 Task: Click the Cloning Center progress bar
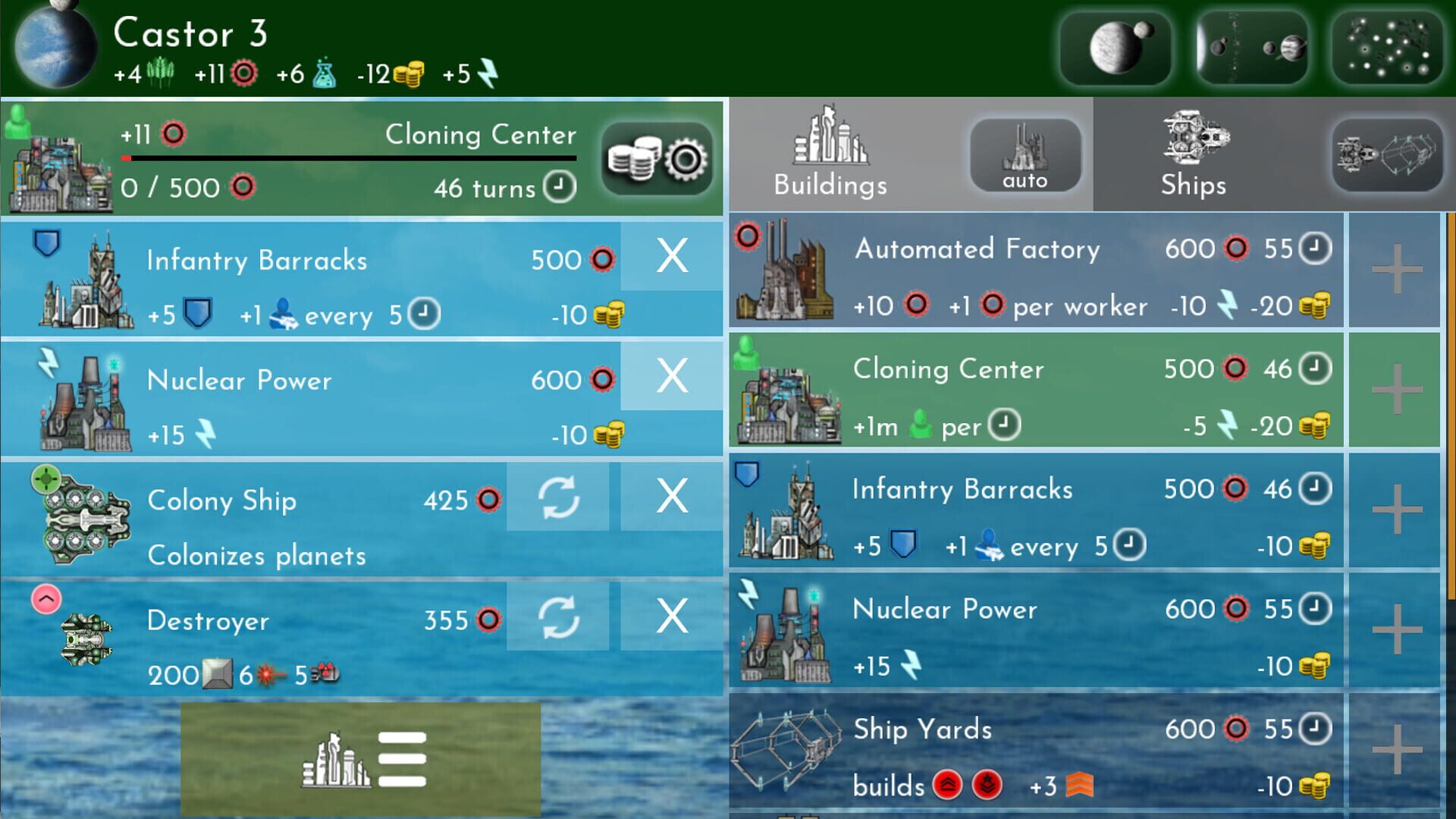(x=349, y=159)
